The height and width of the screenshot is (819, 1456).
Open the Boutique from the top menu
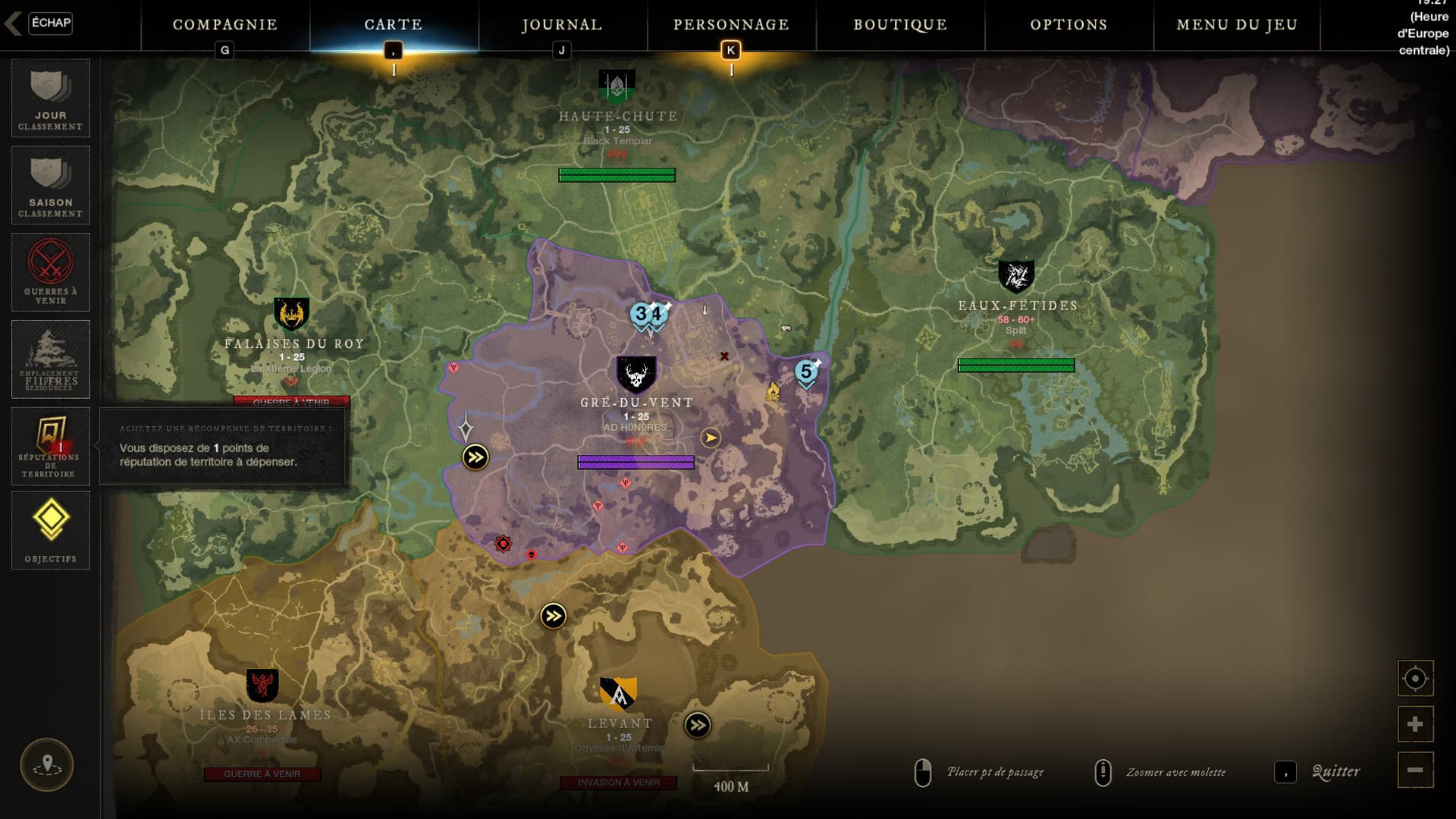coord(899,24)
